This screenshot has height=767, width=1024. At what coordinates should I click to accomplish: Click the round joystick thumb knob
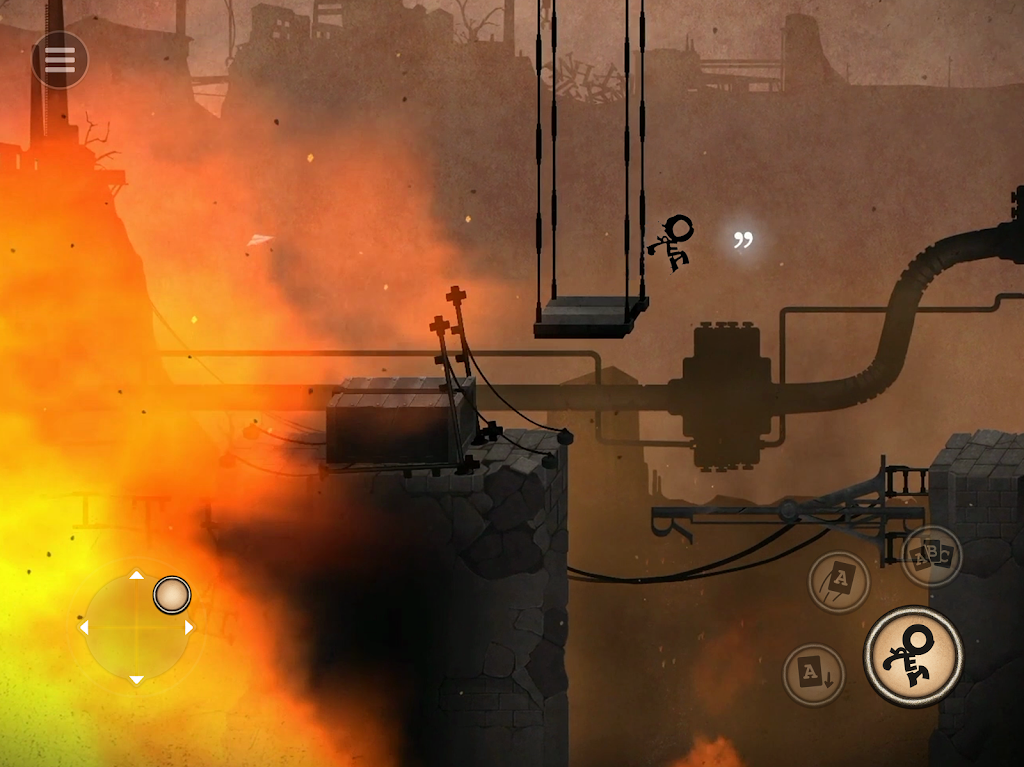tap(172, 595)
